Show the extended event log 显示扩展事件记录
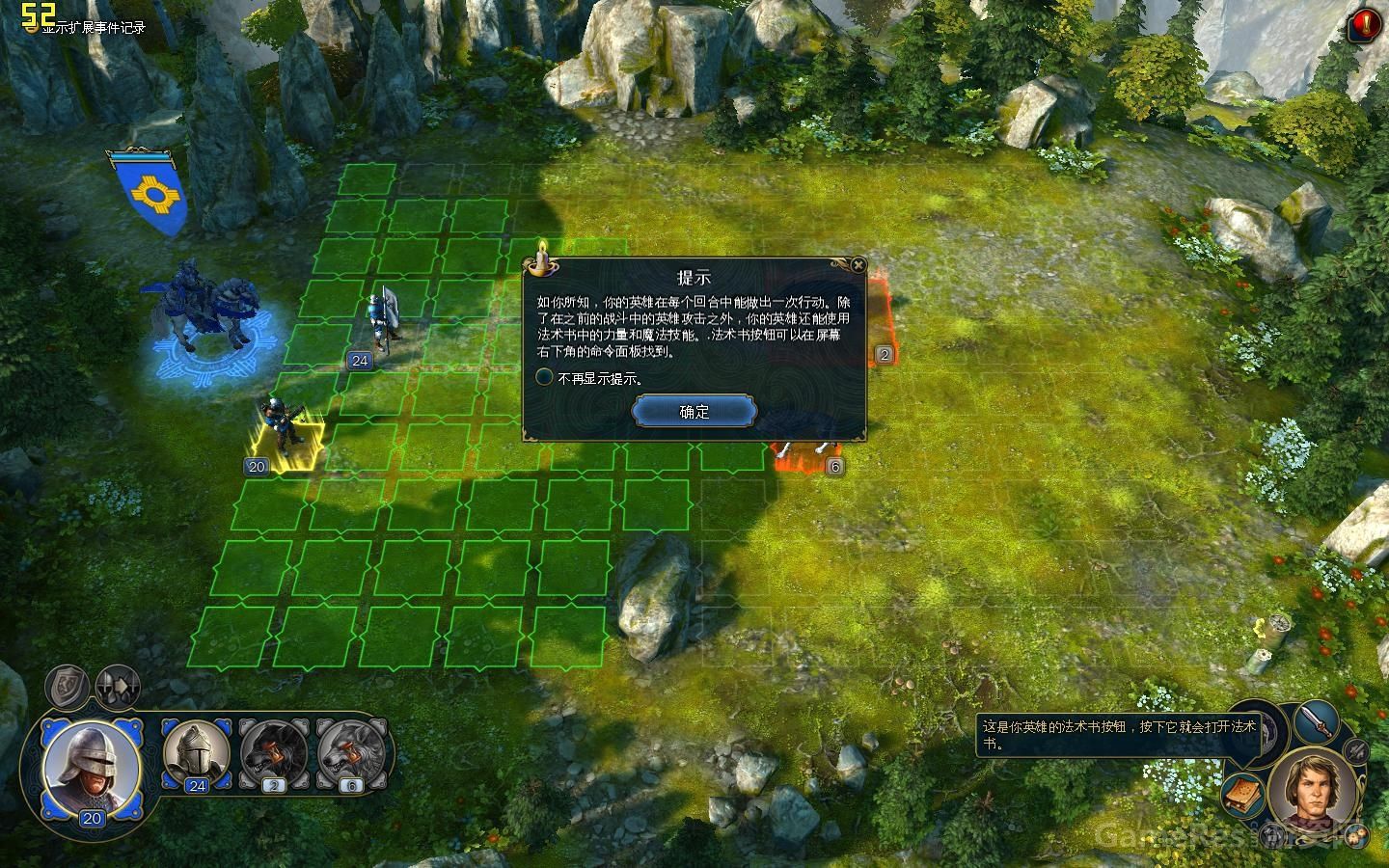This screenshot has height=868, width=1389. [94, 28]
